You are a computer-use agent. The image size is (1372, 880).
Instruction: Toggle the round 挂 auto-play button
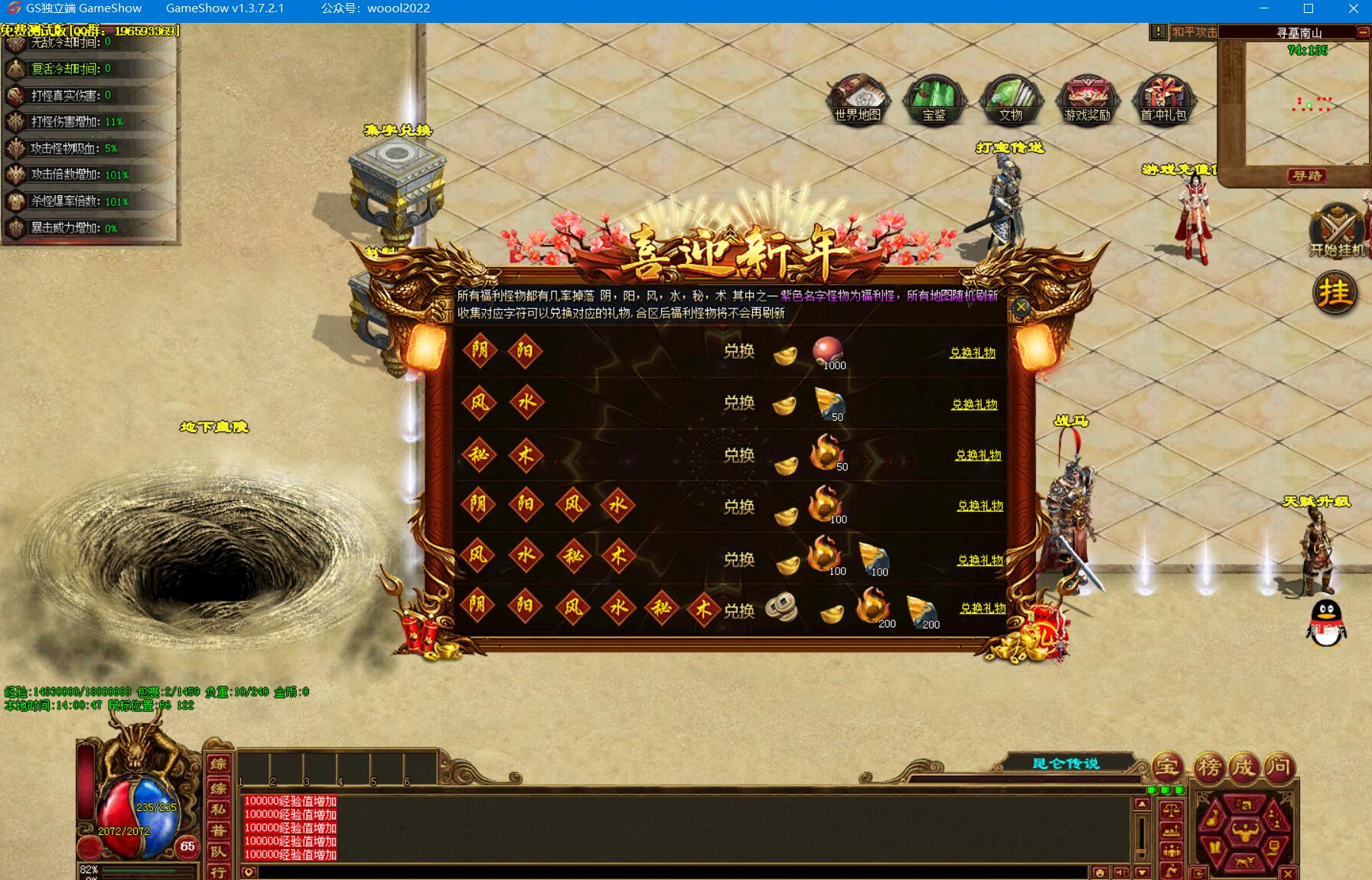[1335, 292]
